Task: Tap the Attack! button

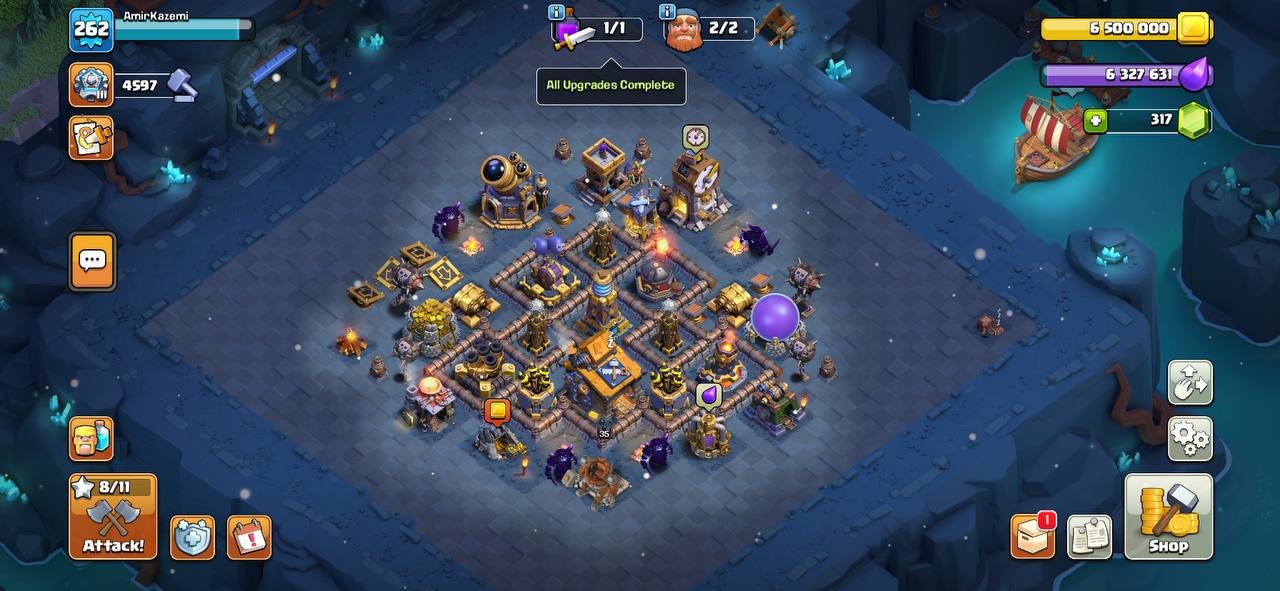Action: click(x=113, y=515)
